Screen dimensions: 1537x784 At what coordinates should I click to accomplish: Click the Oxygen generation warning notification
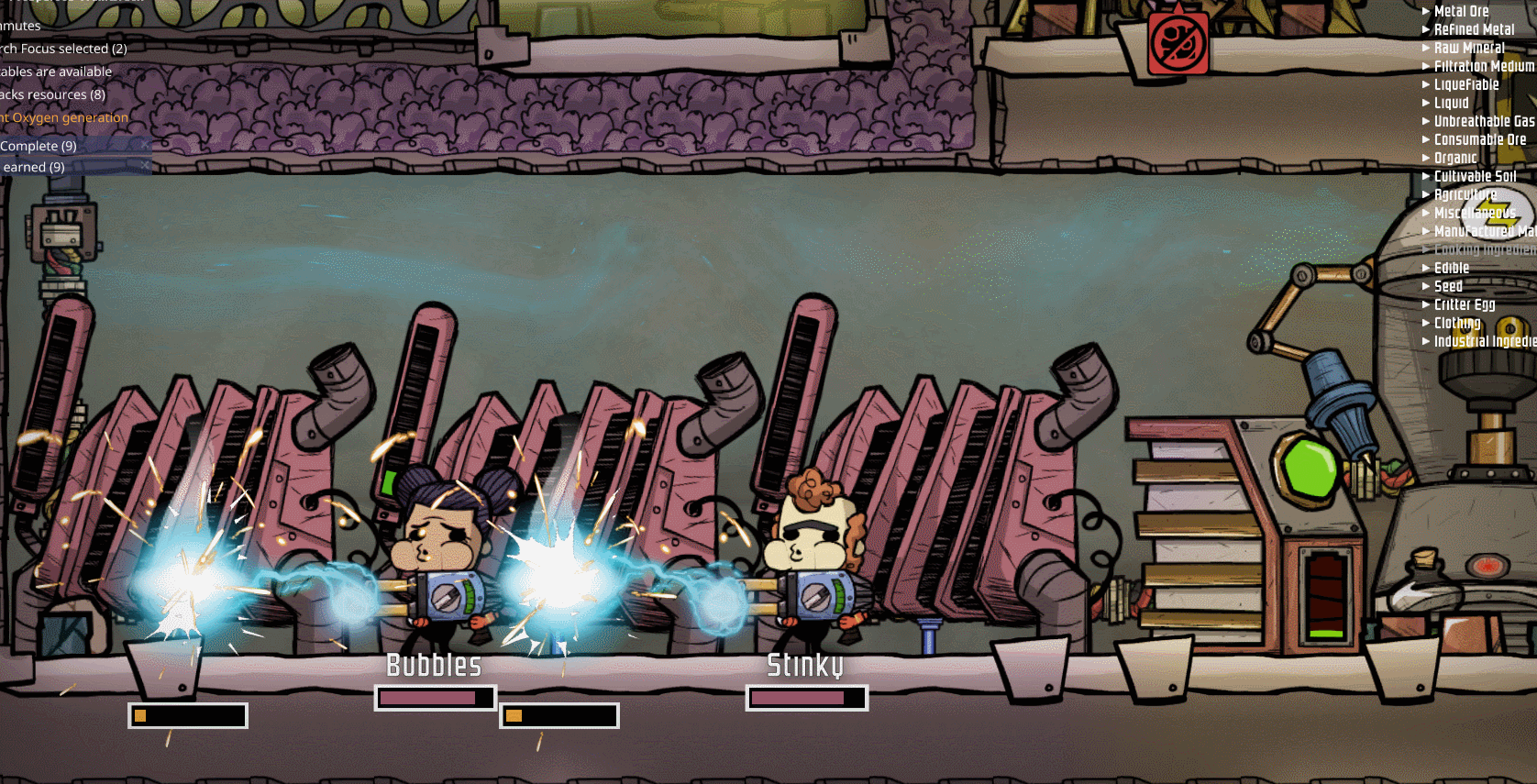pyautogui.click(x=66, y=117)
